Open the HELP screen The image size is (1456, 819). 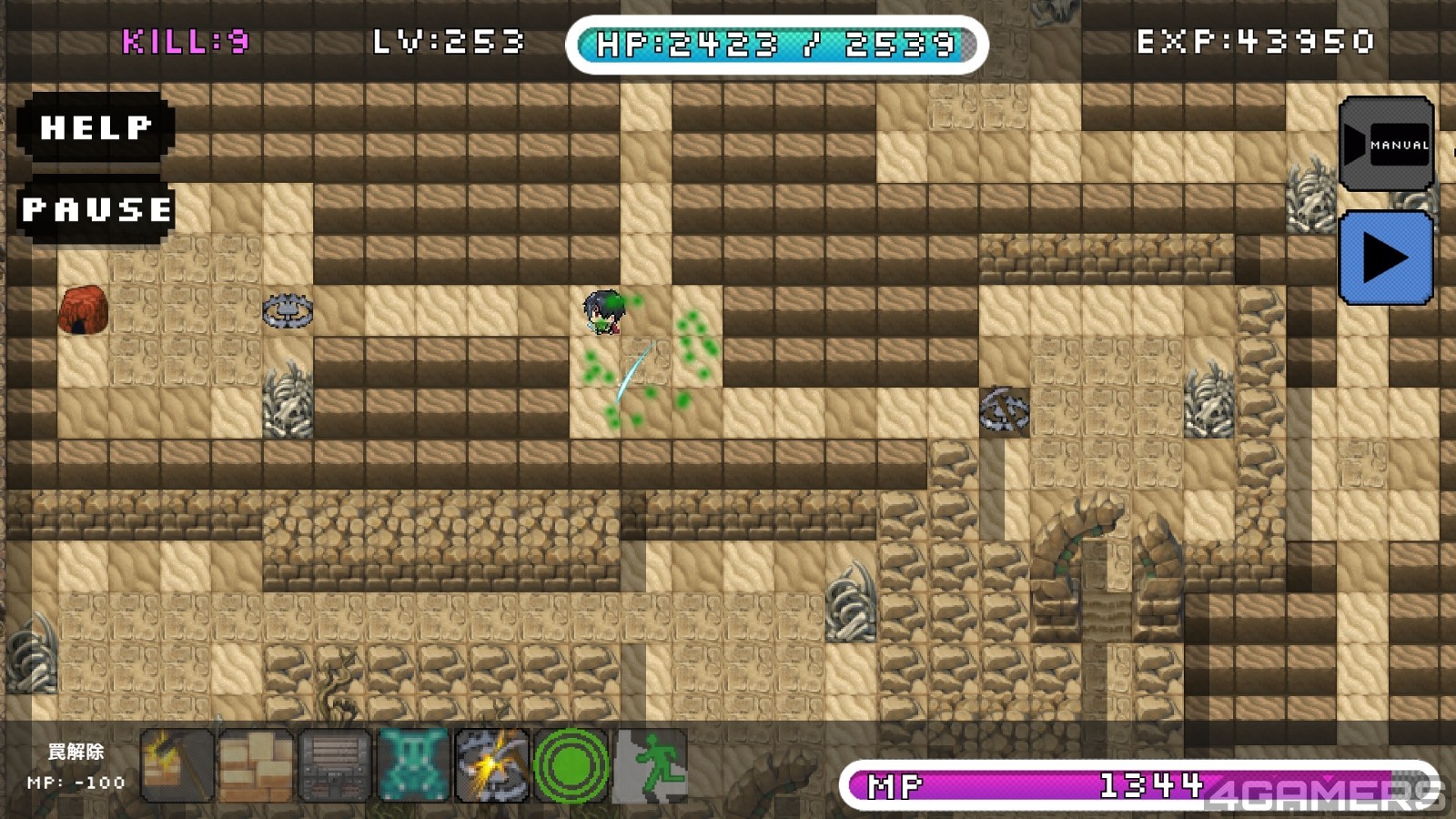coord(96,127)
